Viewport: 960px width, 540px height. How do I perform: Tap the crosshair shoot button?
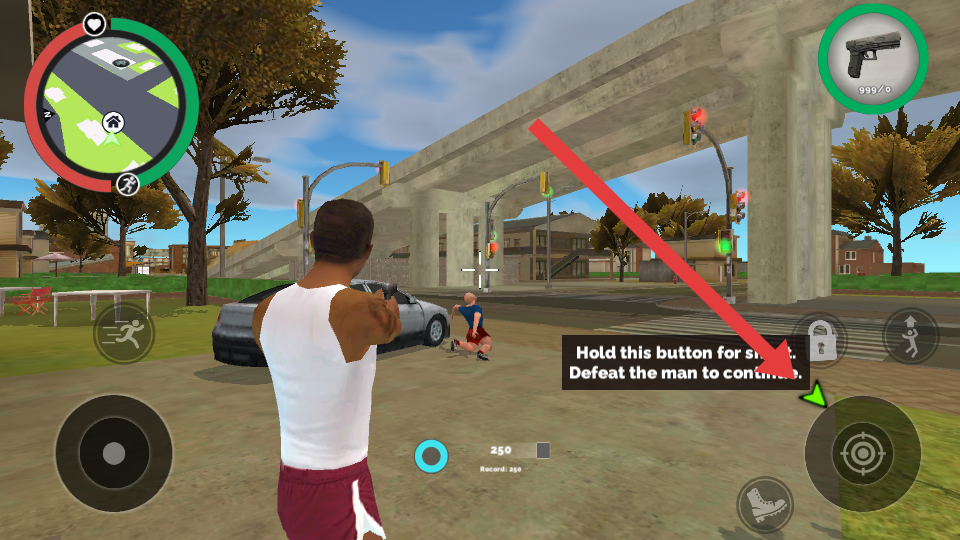[x=862, y=454]
